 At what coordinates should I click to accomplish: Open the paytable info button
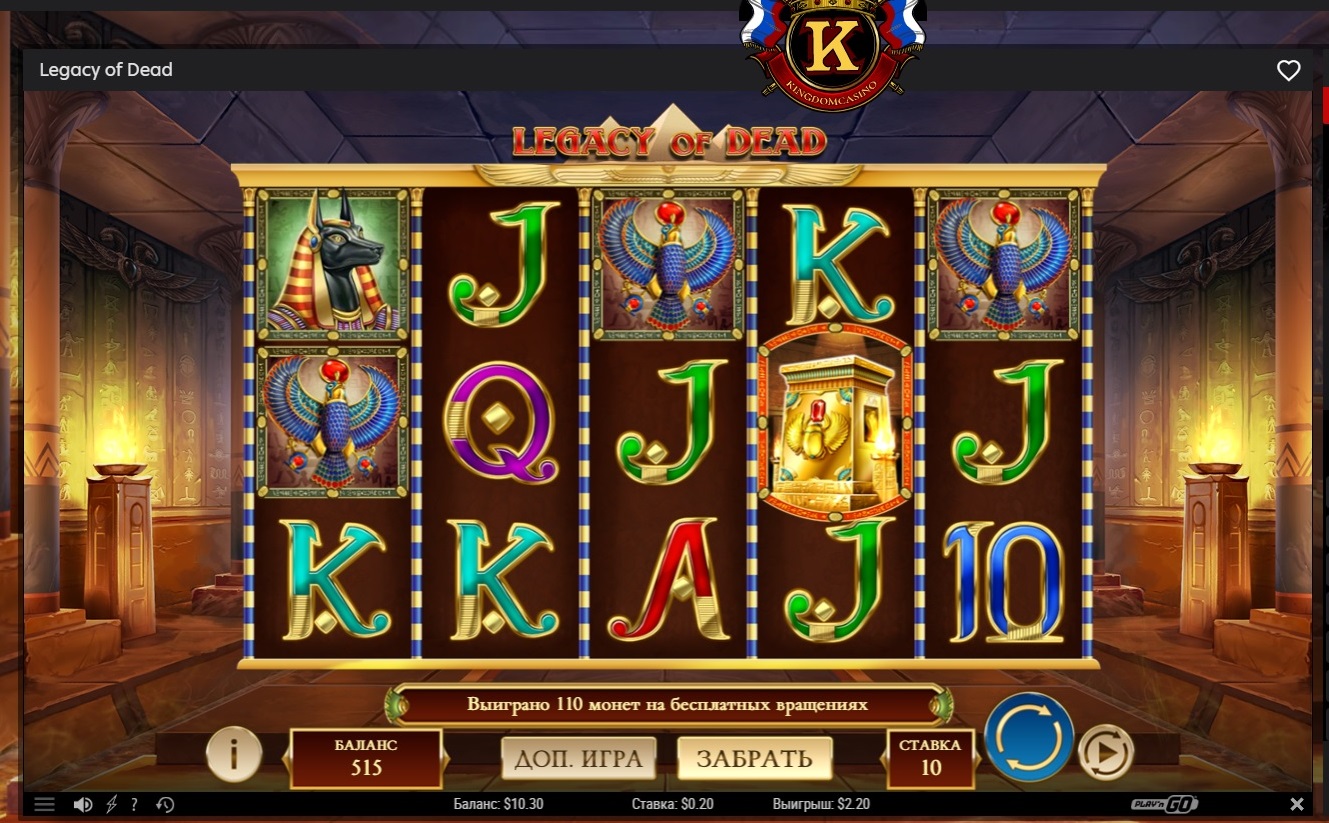click(233, 754)
